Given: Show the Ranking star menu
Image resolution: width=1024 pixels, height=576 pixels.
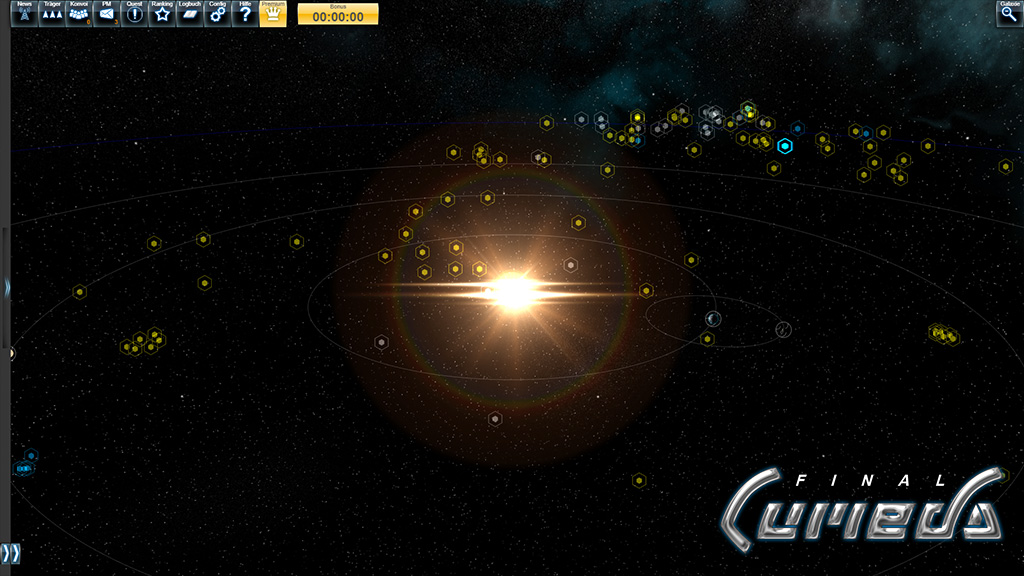Looking at the screenshot, I should 162,13.
